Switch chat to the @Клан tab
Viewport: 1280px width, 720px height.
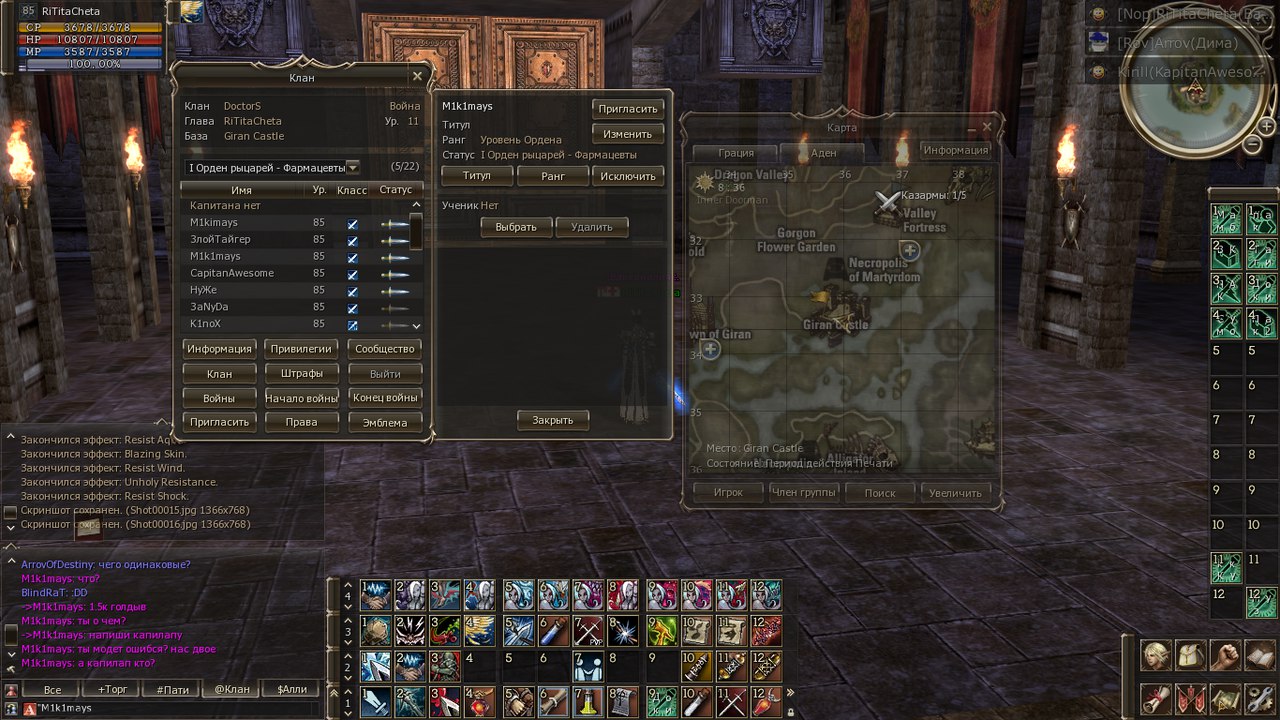232,689
